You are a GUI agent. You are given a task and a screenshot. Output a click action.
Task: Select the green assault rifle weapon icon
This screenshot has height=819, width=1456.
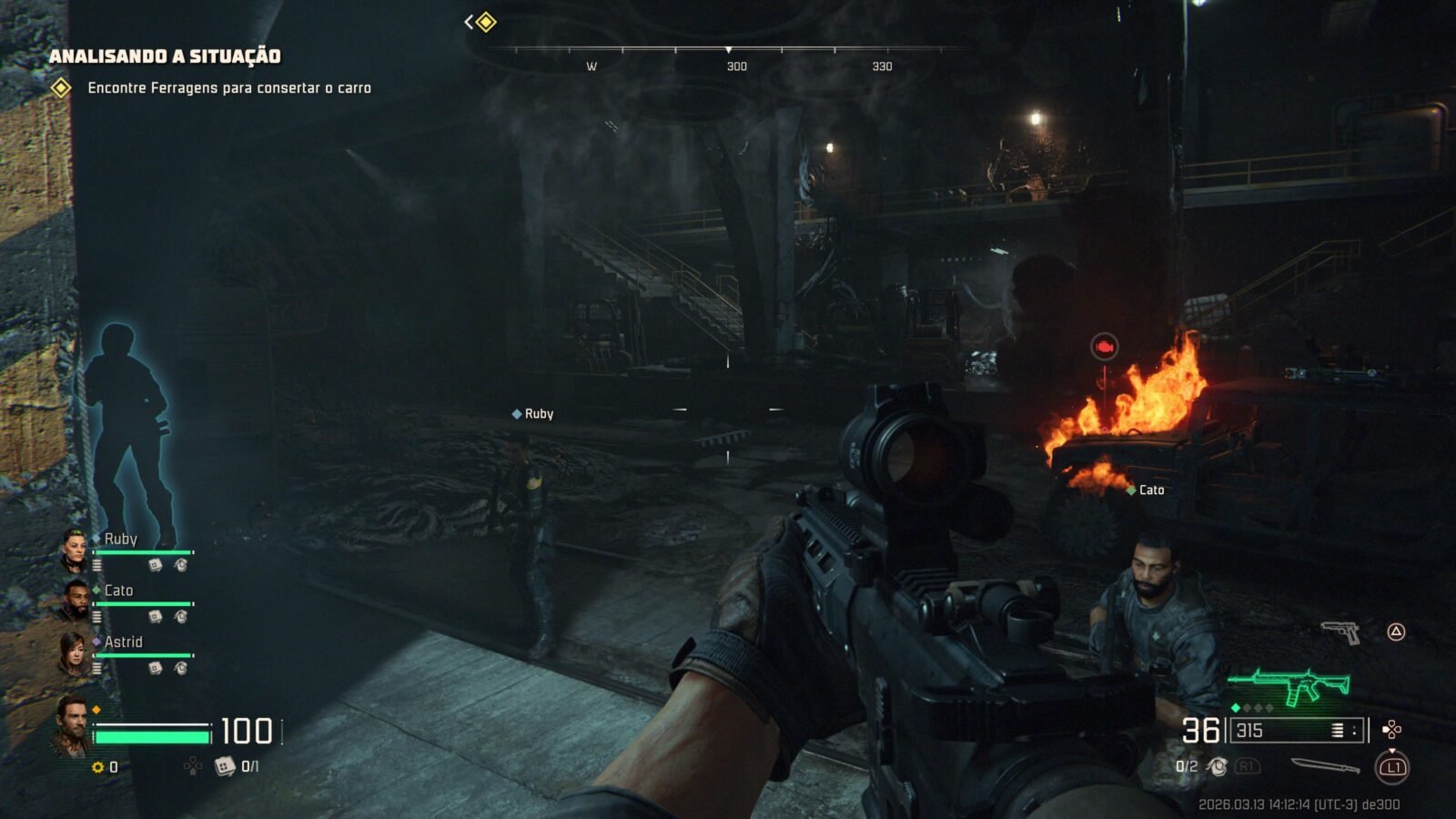[x=1289, y=684]
